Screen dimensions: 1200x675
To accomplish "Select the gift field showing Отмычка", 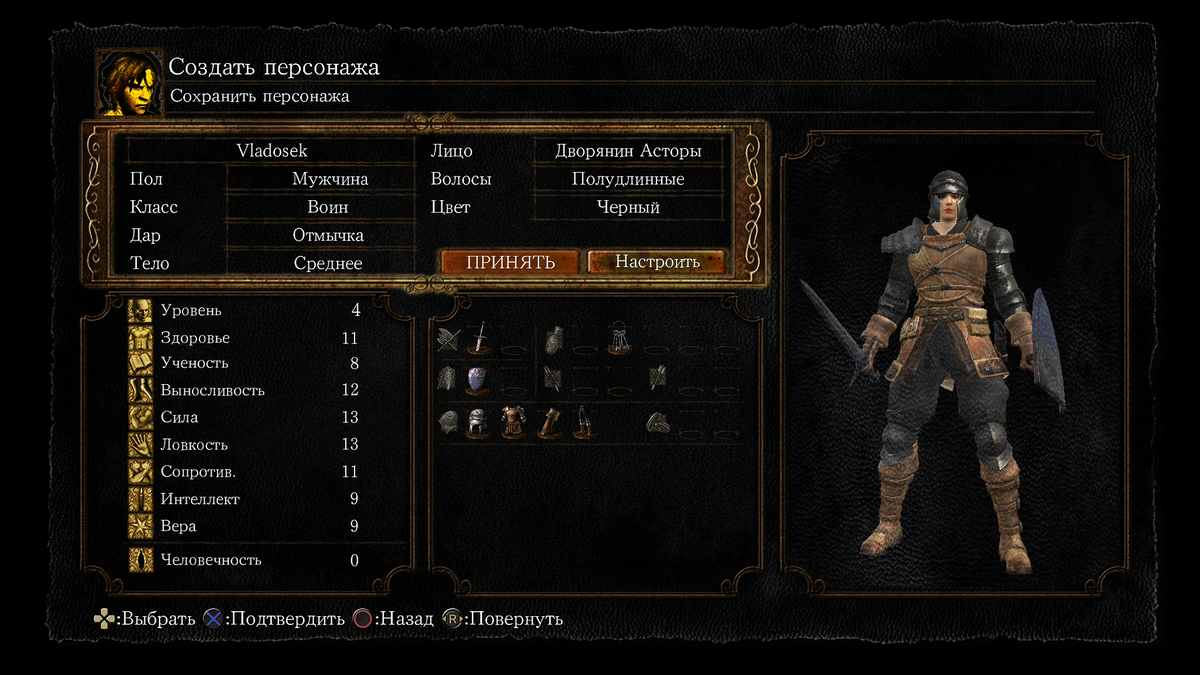I will pyautogui.click(x=328, y=236).
